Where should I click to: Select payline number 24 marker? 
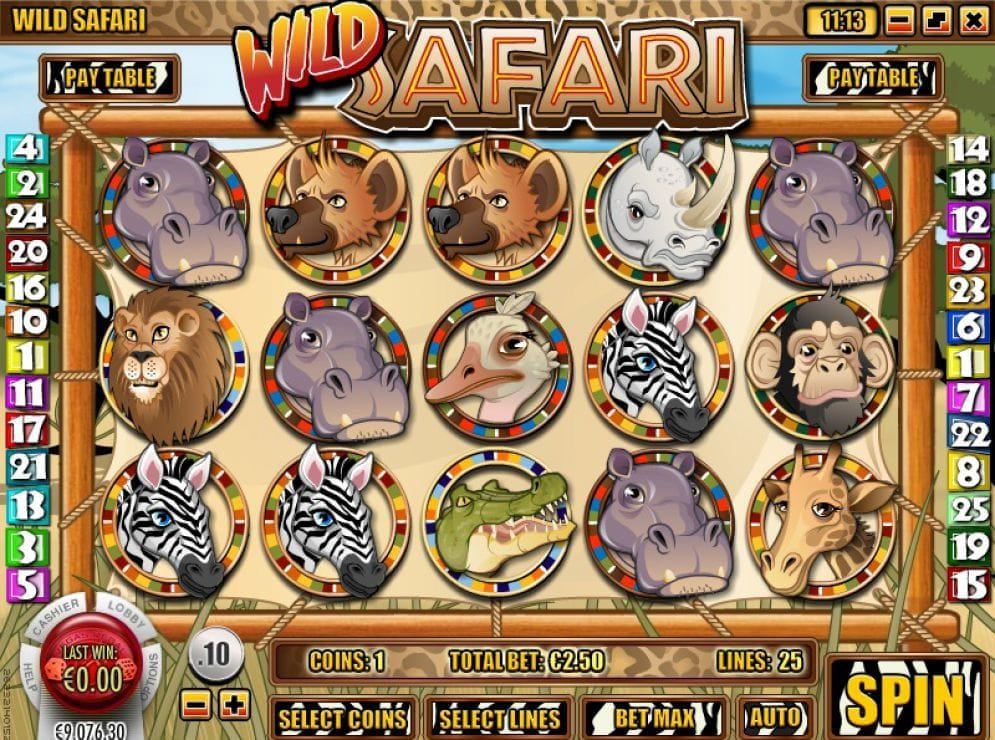[26, 217]
